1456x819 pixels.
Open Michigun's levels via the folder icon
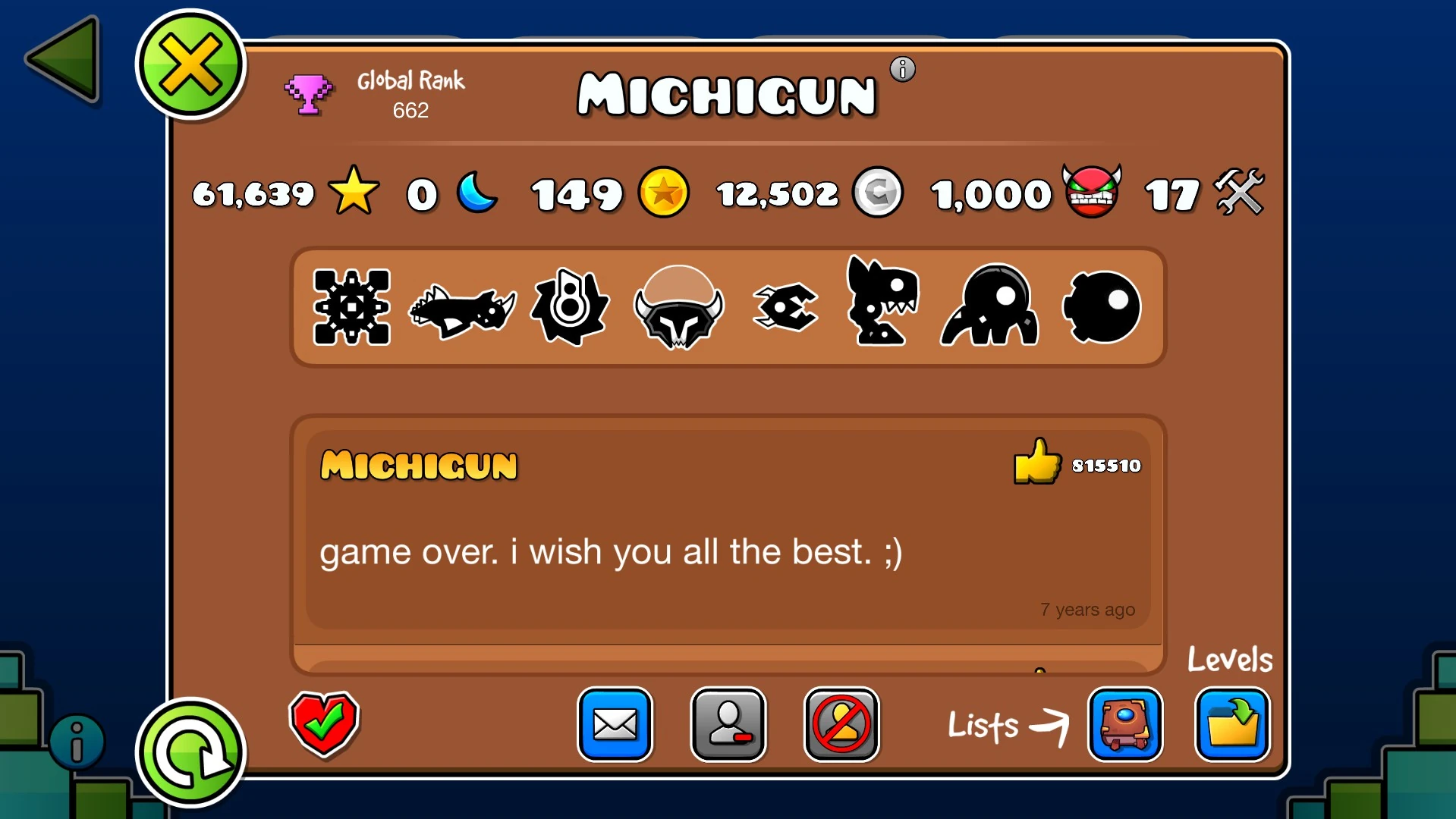[x=1232, y=725]
